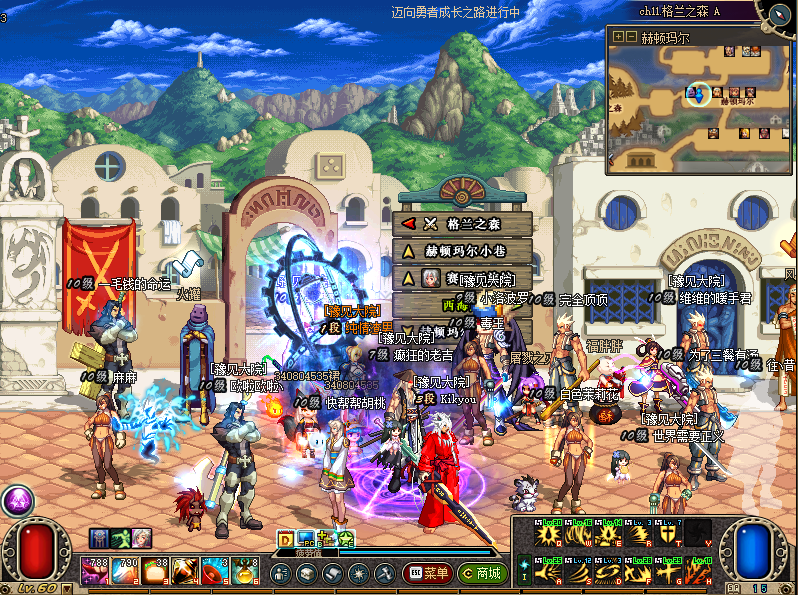The height and width of the screenshot is (595, 798).
Task: Click the minimap plus button
Action: pyautogui.click(x=619, y=37)
